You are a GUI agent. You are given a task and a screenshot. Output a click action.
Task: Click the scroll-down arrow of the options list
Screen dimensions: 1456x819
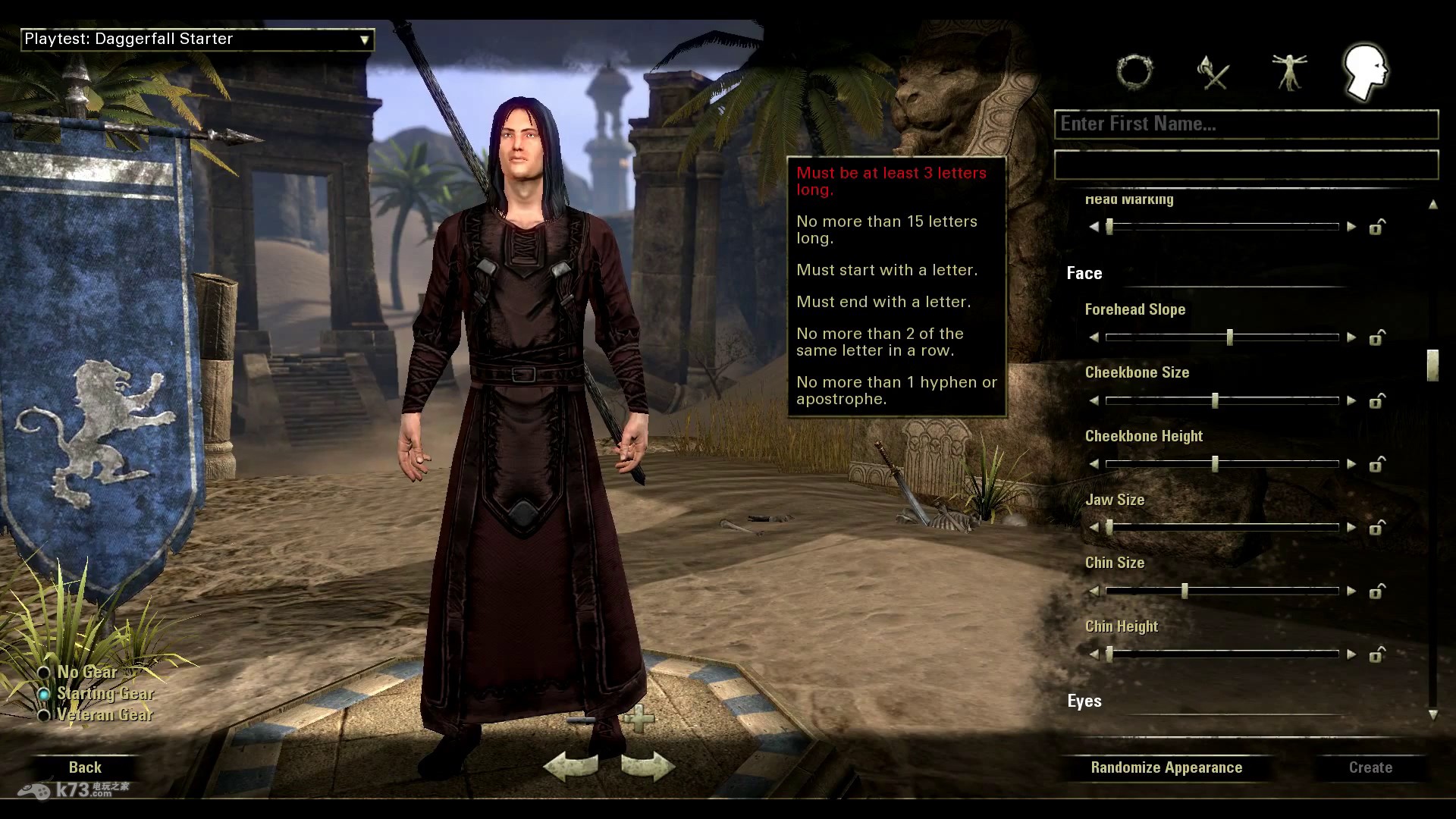click(x=1432, y=714)
